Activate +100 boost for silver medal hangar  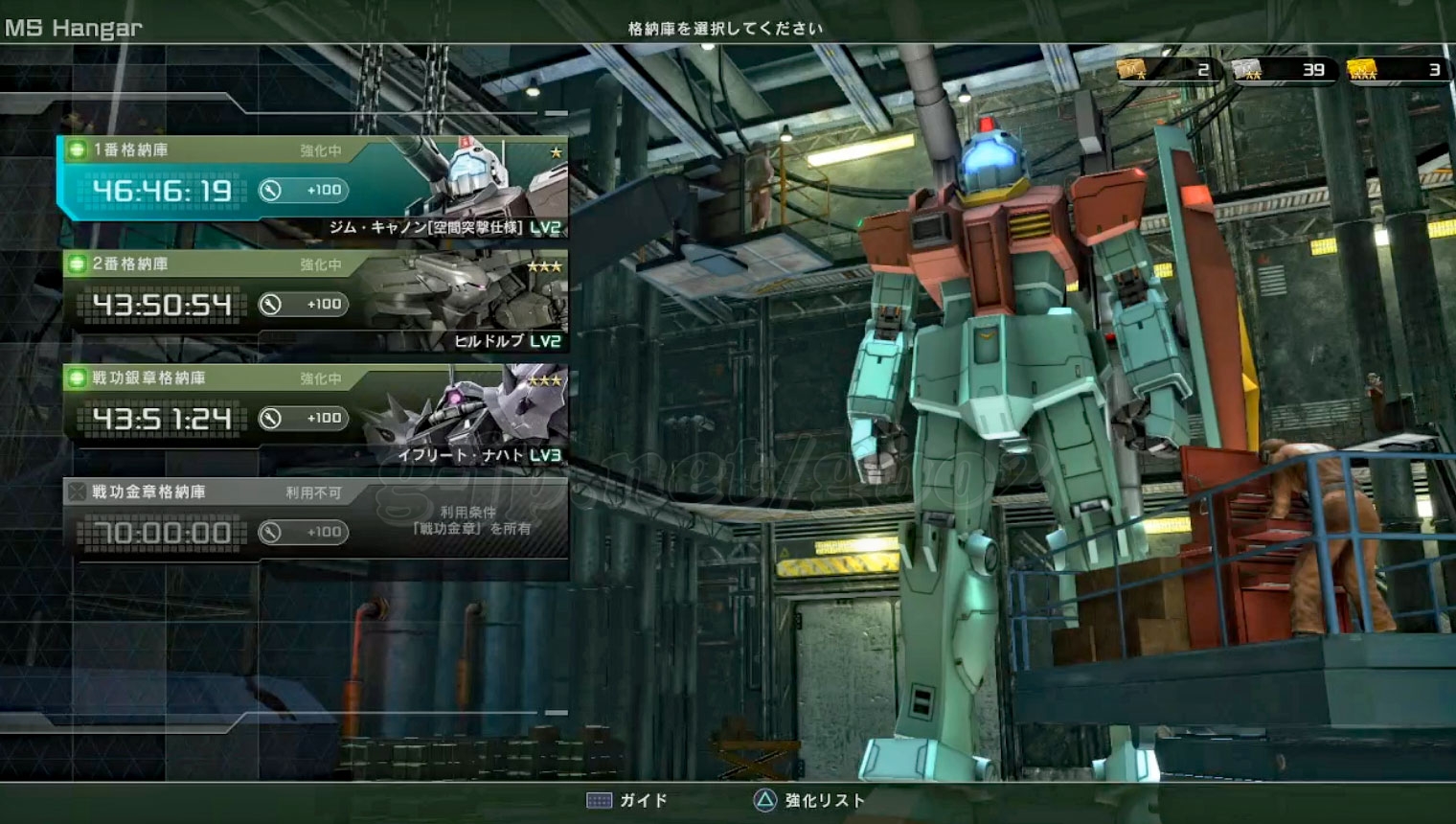pyautogui.click(x=303, y=418)
